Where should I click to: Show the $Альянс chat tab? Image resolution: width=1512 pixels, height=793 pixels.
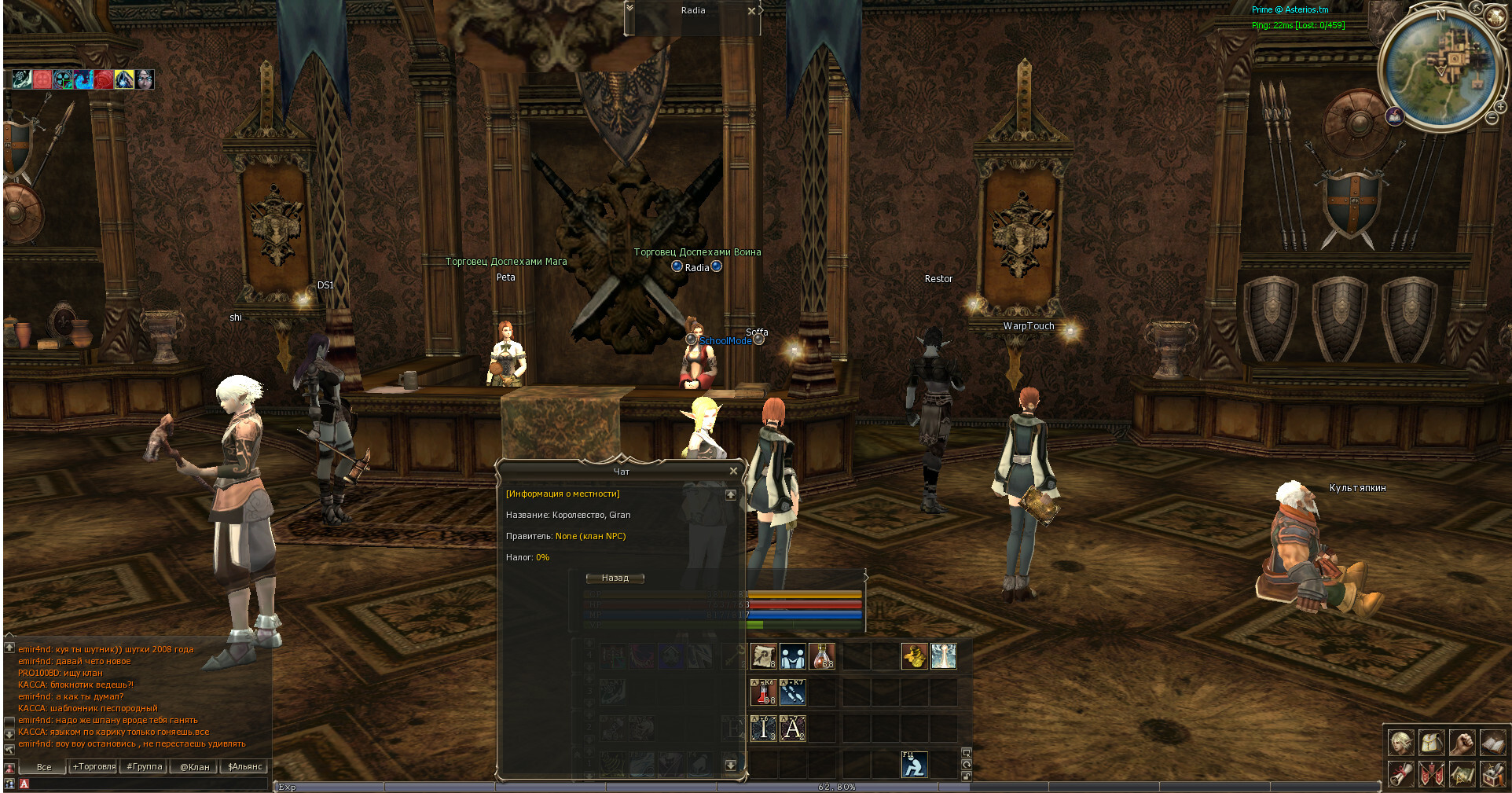coord(244,766)
